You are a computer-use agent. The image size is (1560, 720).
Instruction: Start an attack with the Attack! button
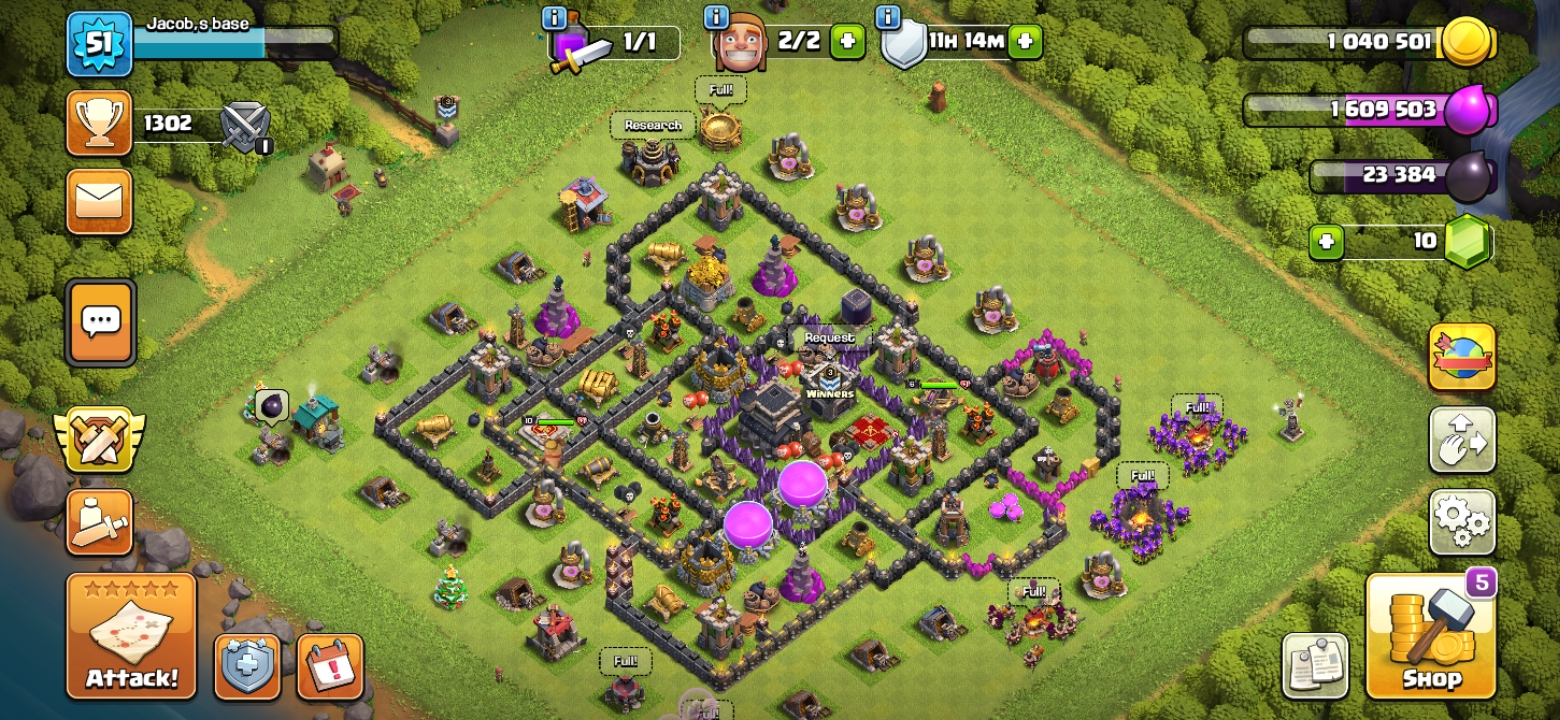(x=131, y=634)
